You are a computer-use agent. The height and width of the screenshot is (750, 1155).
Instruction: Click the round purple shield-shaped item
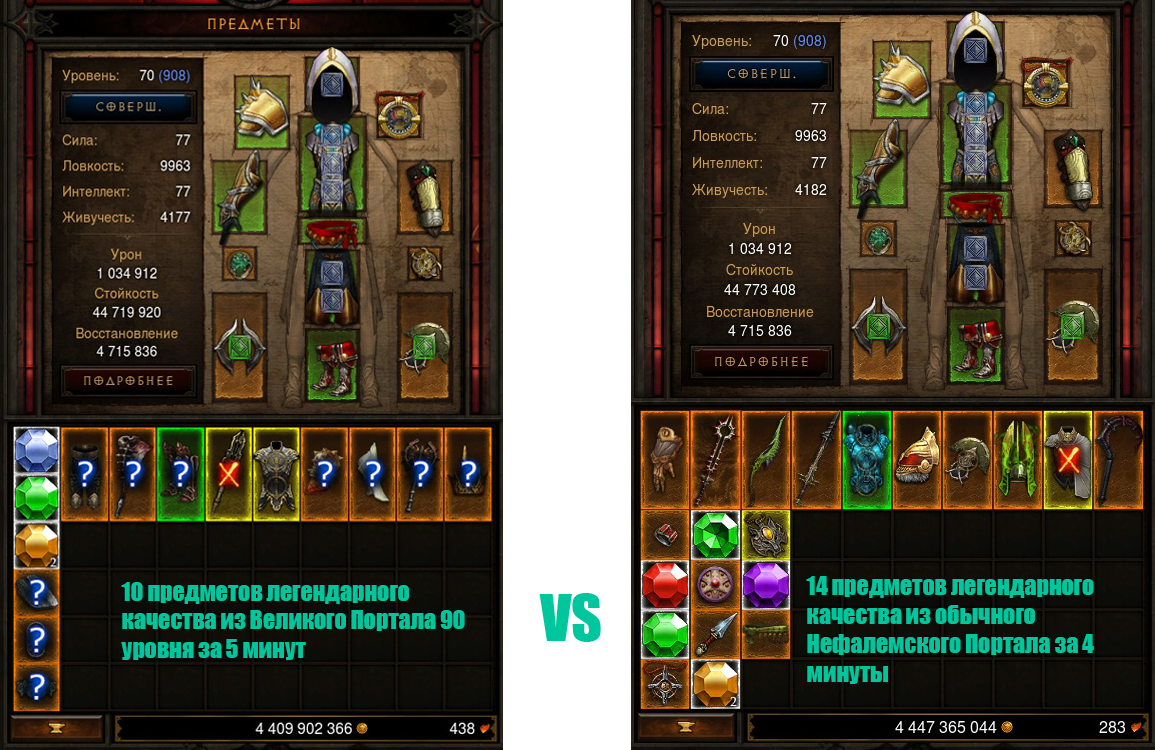tap(715, 584)
